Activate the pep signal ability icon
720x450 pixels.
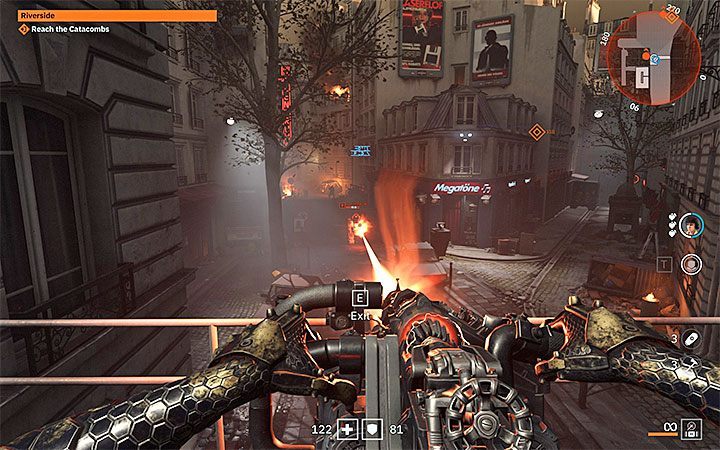tap(690, 264)
